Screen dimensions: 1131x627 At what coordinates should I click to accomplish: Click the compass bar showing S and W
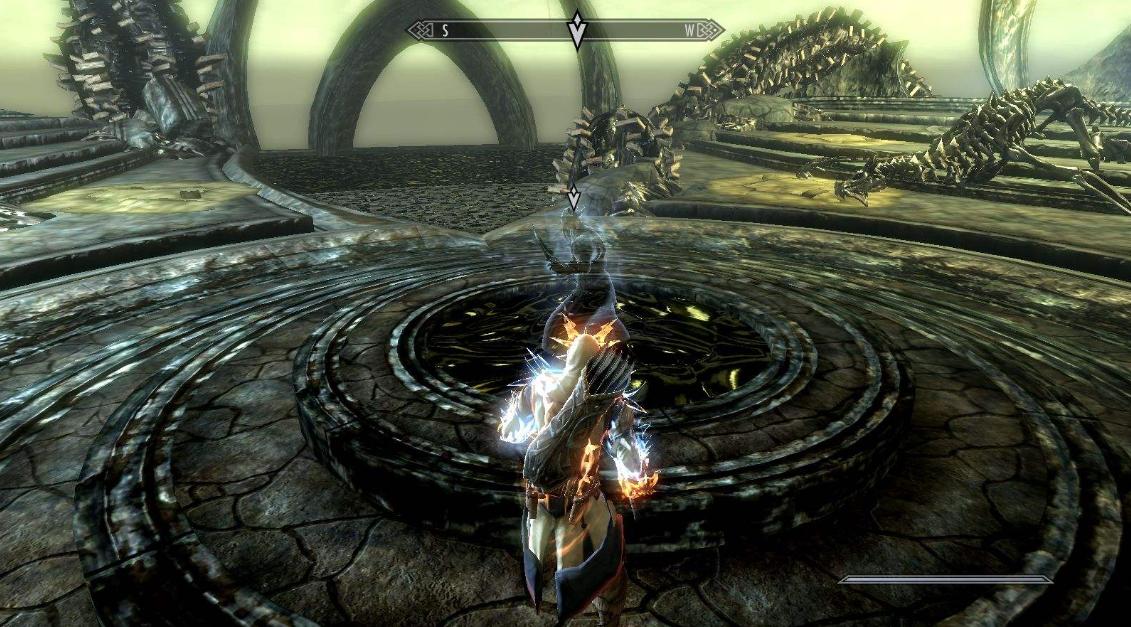500,30
